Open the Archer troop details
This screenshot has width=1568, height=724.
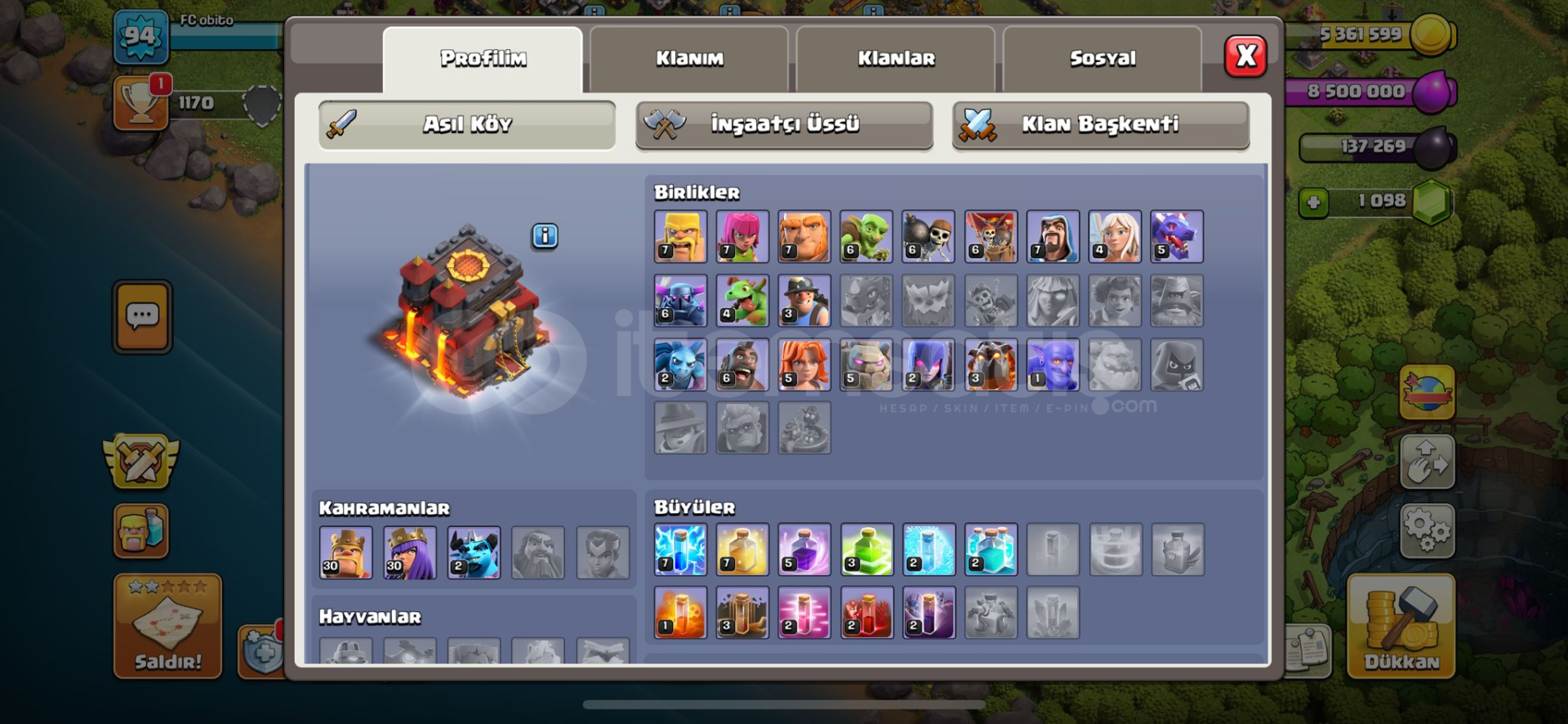[742, 236]
